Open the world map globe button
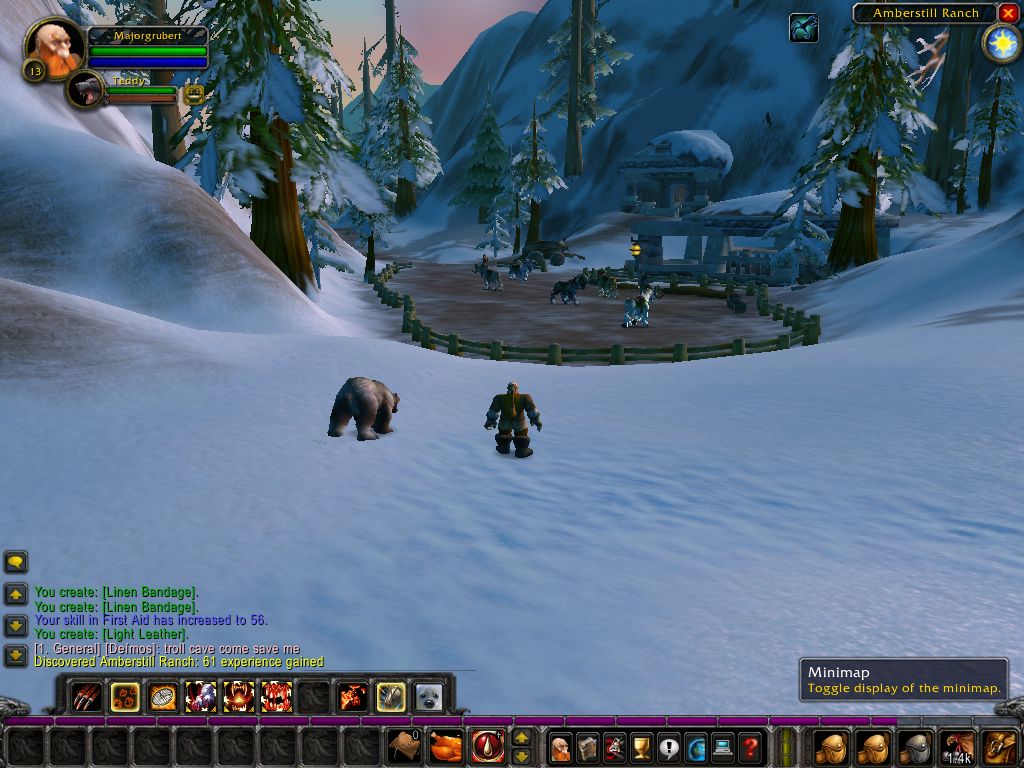The height and width of the screenshot is (768, 1024). tap(696, 747)
